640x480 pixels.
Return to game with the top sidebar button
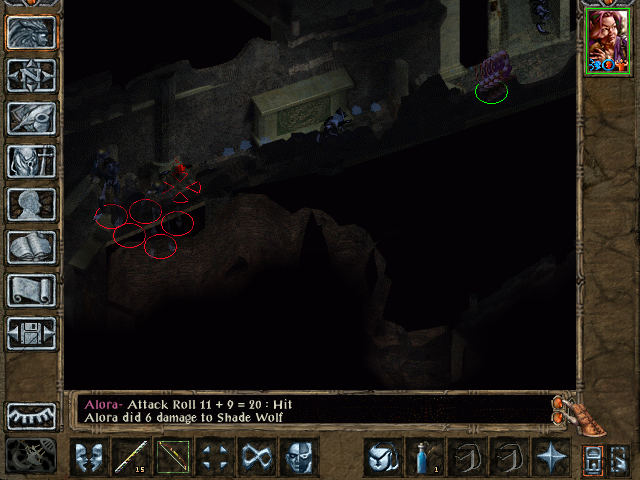[x=32, y=32]
